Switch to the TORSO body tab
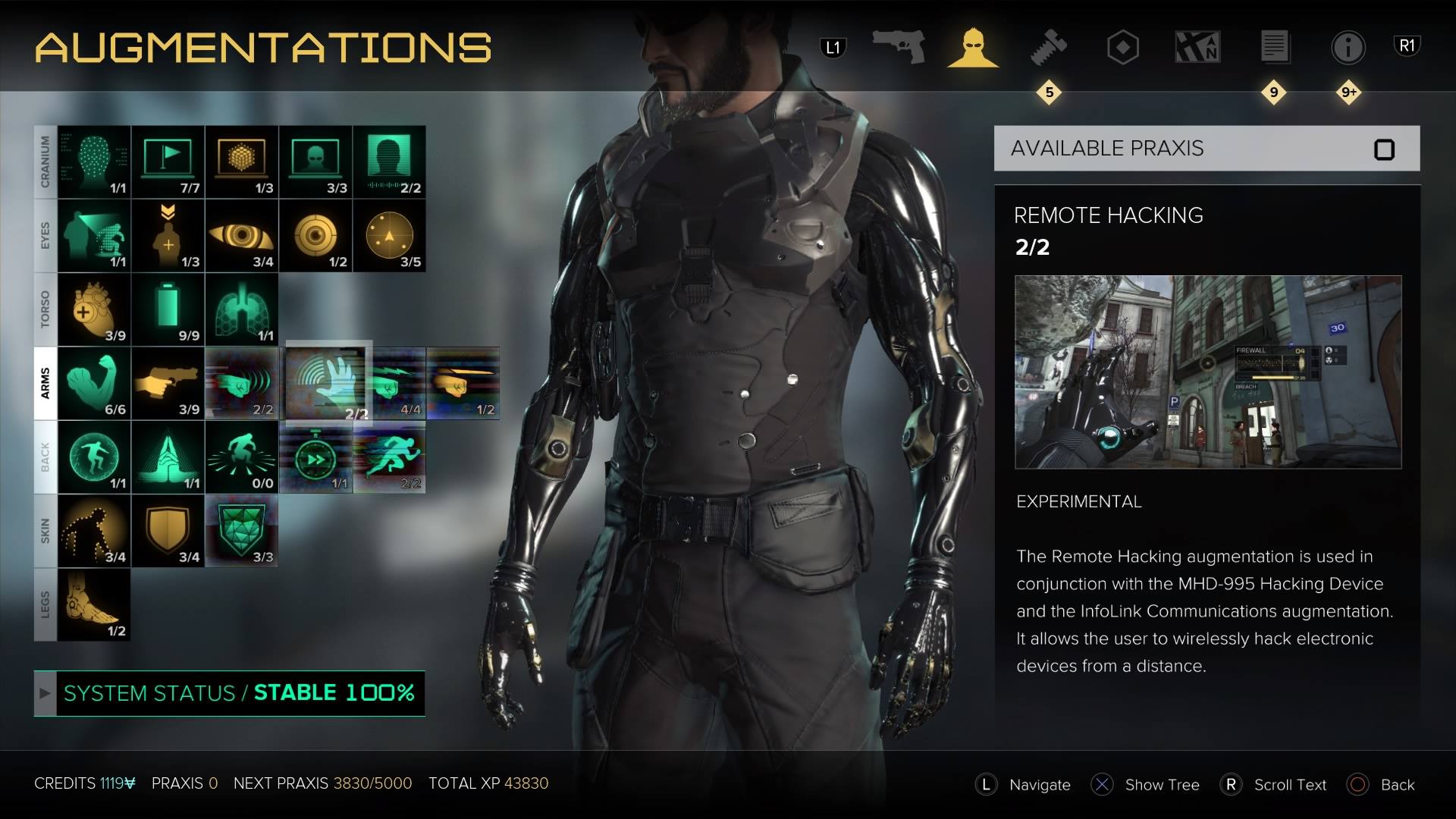Screen dimensions: 1456x819 [45, 309]
